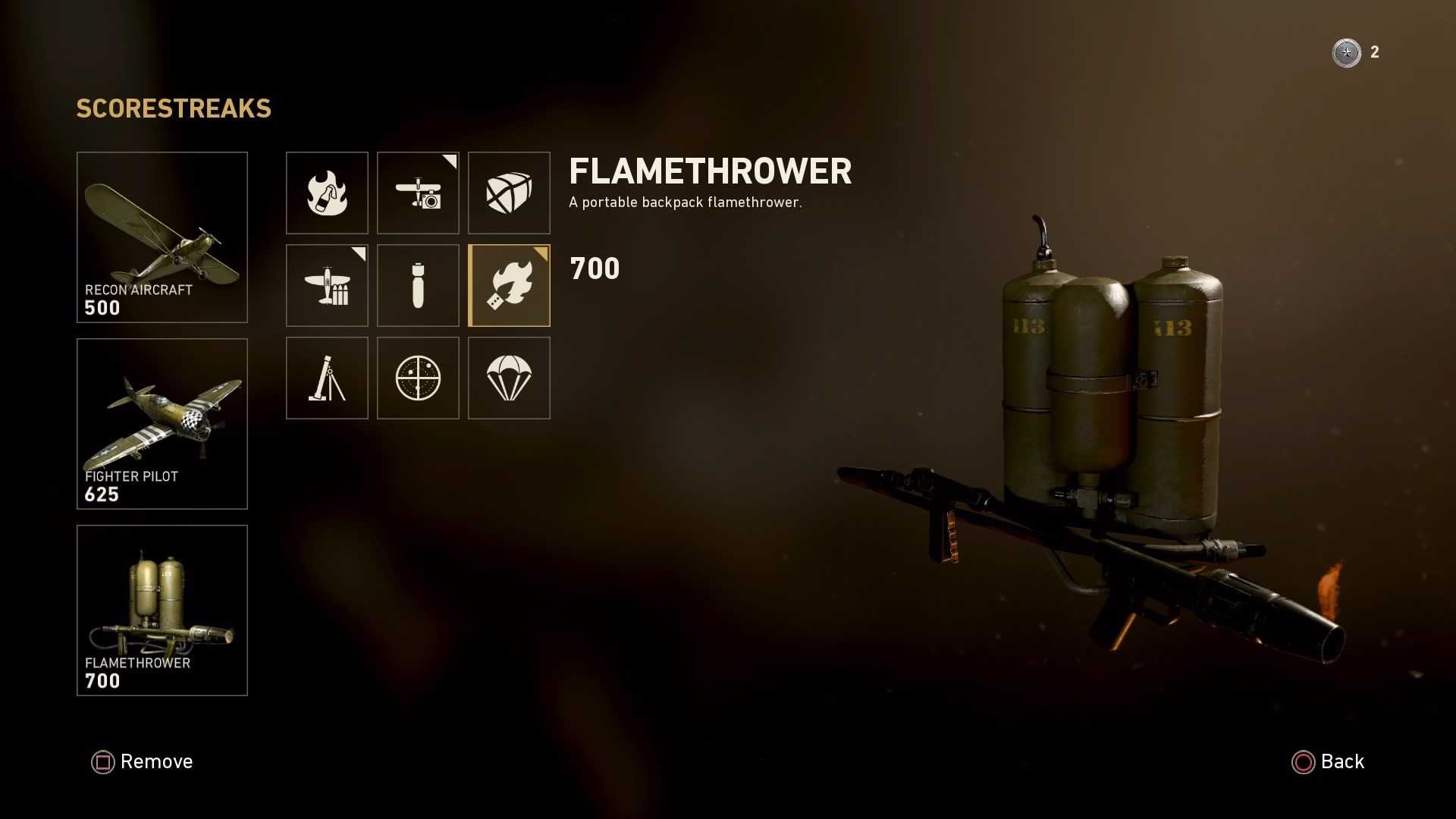Select the Recon Aircraft equipped slot
The width and height of the screenshot is (1456, 819).
click(162, 237)
